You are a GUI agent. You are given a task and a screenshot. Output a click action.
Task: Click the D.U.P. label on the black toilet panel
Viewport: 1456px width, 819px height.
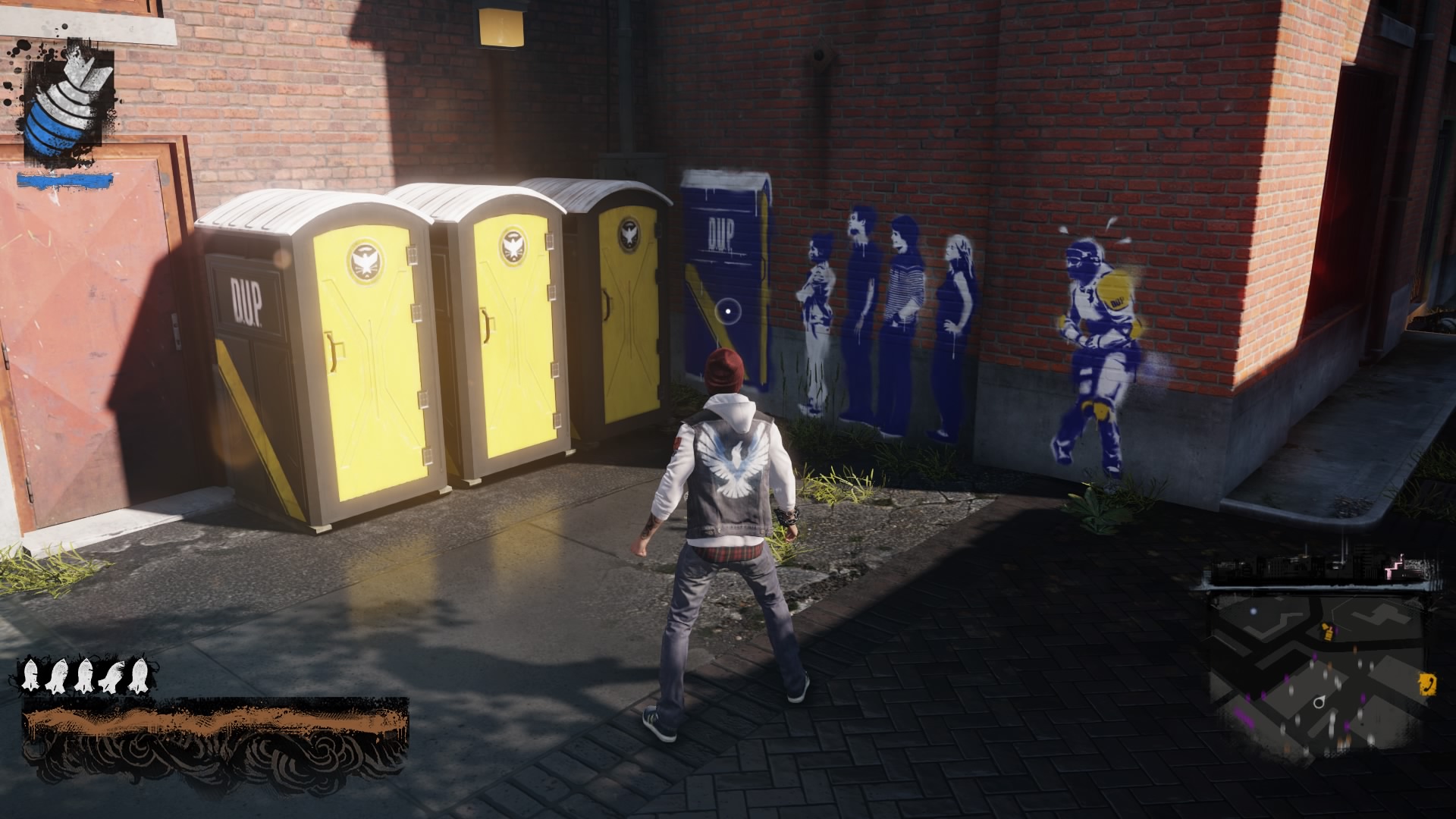click(x=245, y=296)
